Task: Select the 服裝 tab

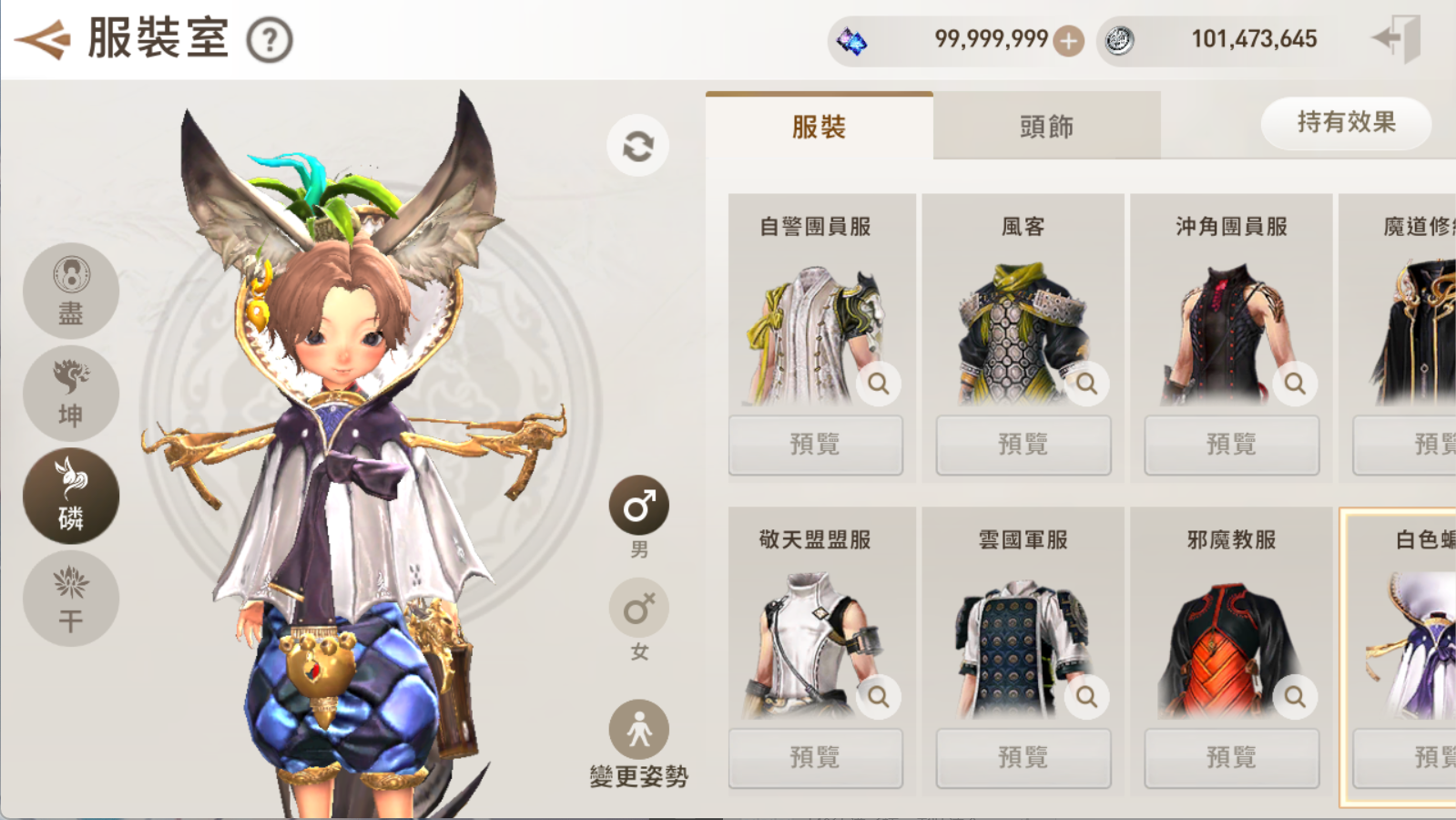Action: pyautogui.click(x=819, y=127)
